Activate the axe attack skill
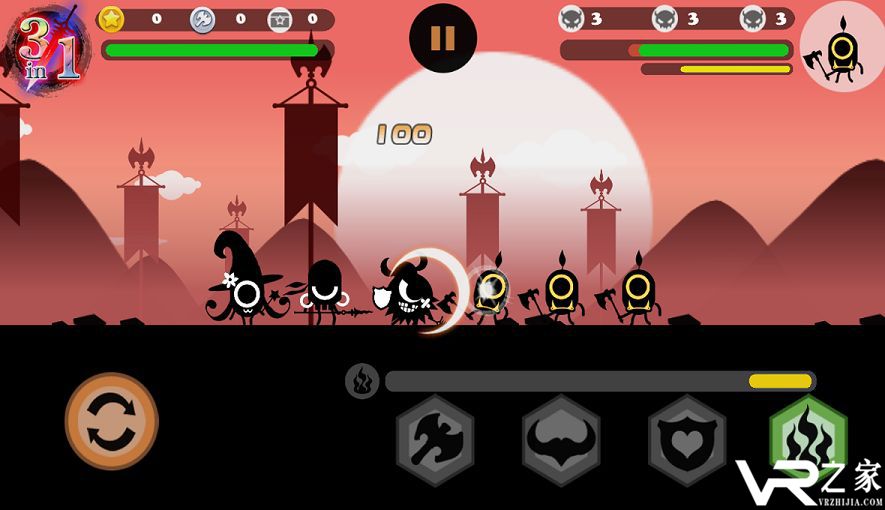The image size is (885, 510). pos(435,440)
